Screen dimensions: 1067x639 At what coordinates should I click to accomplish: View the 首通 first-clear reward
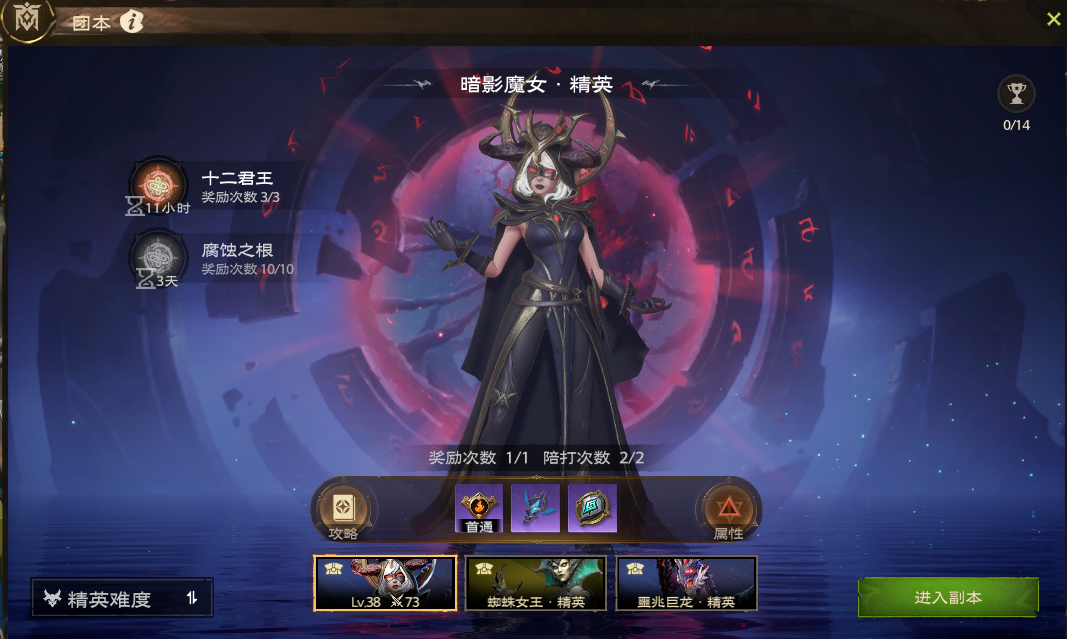coord(479,508)
